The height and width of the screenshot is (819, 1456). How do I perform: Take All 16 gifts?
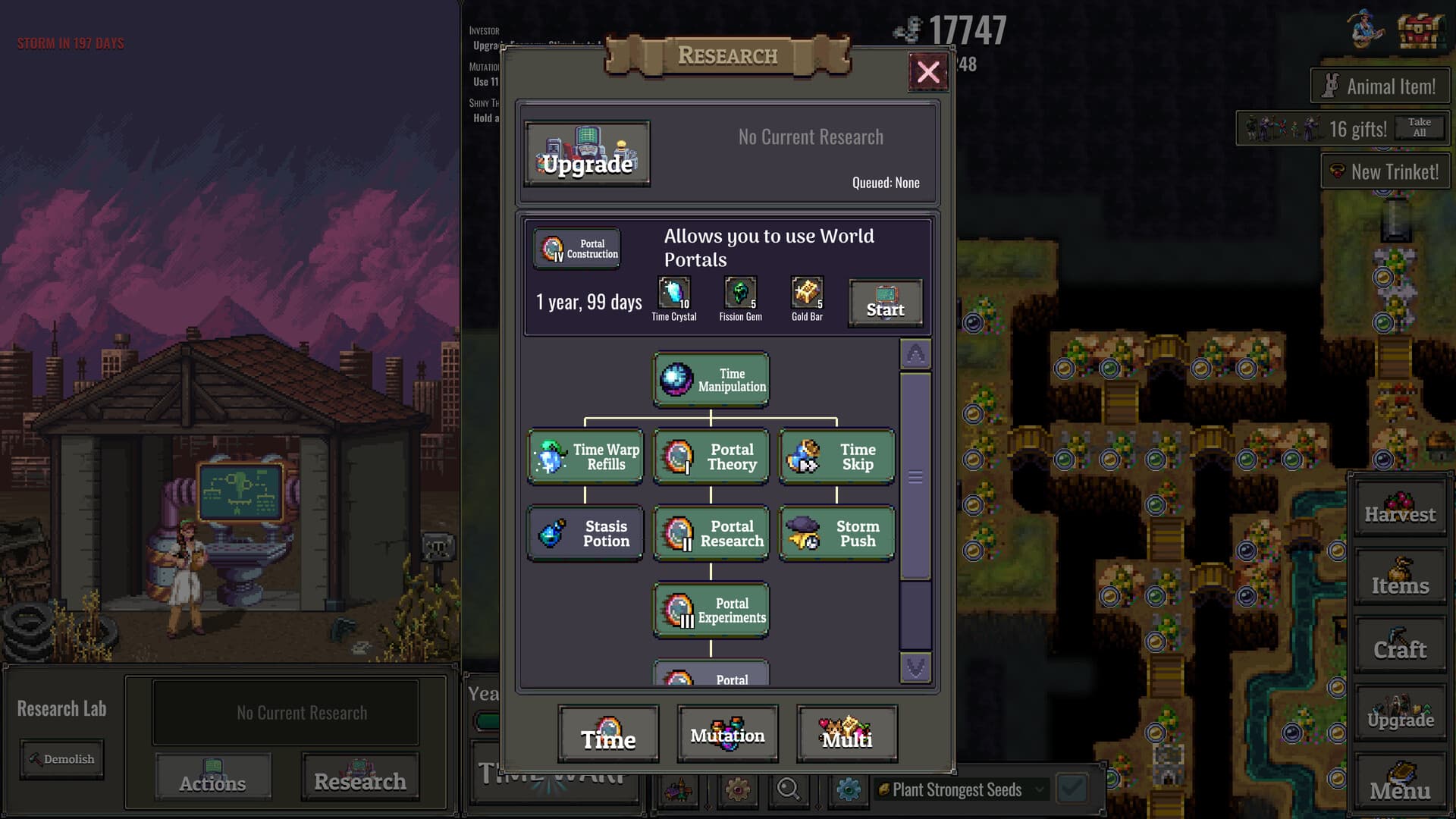(x=1419, y=127)
